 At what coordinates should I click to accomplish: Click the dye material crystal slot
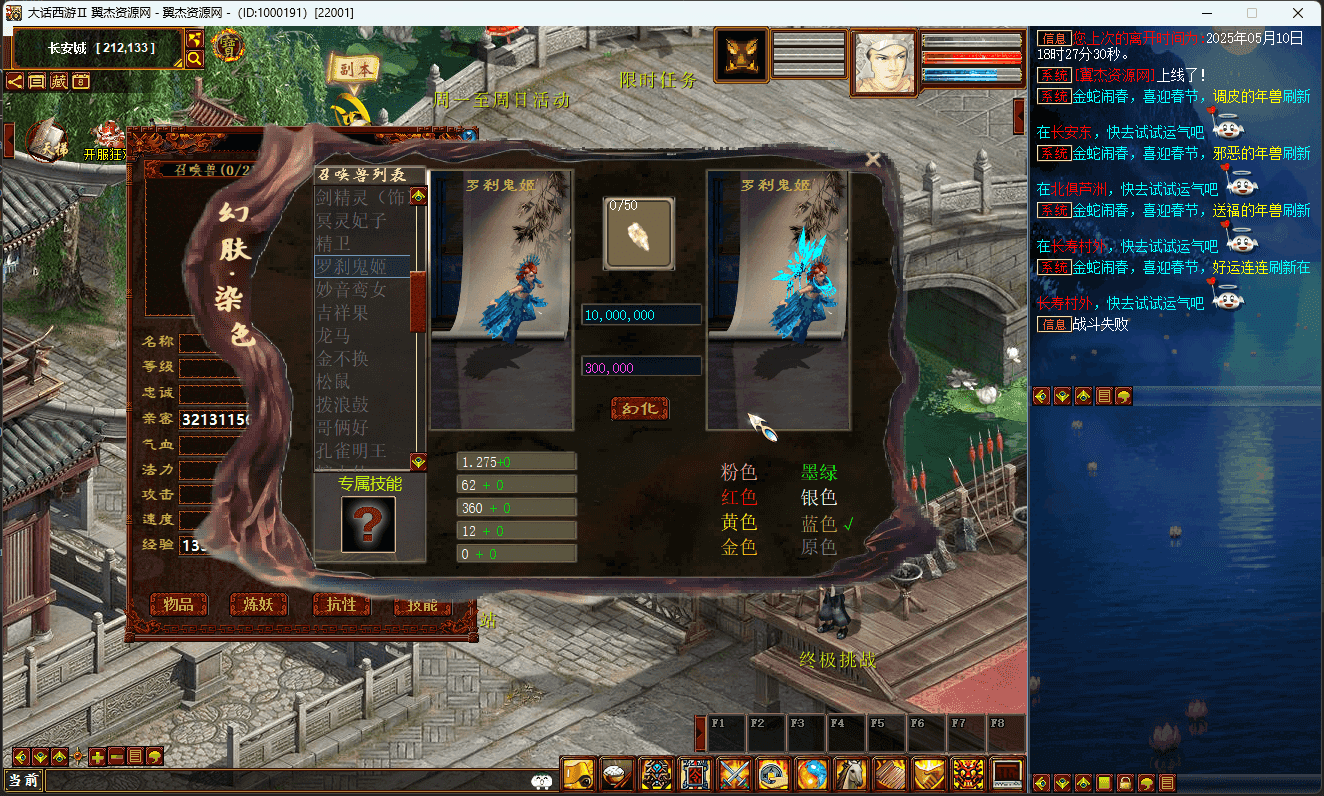pyautogui.click(x=638, y=234)
